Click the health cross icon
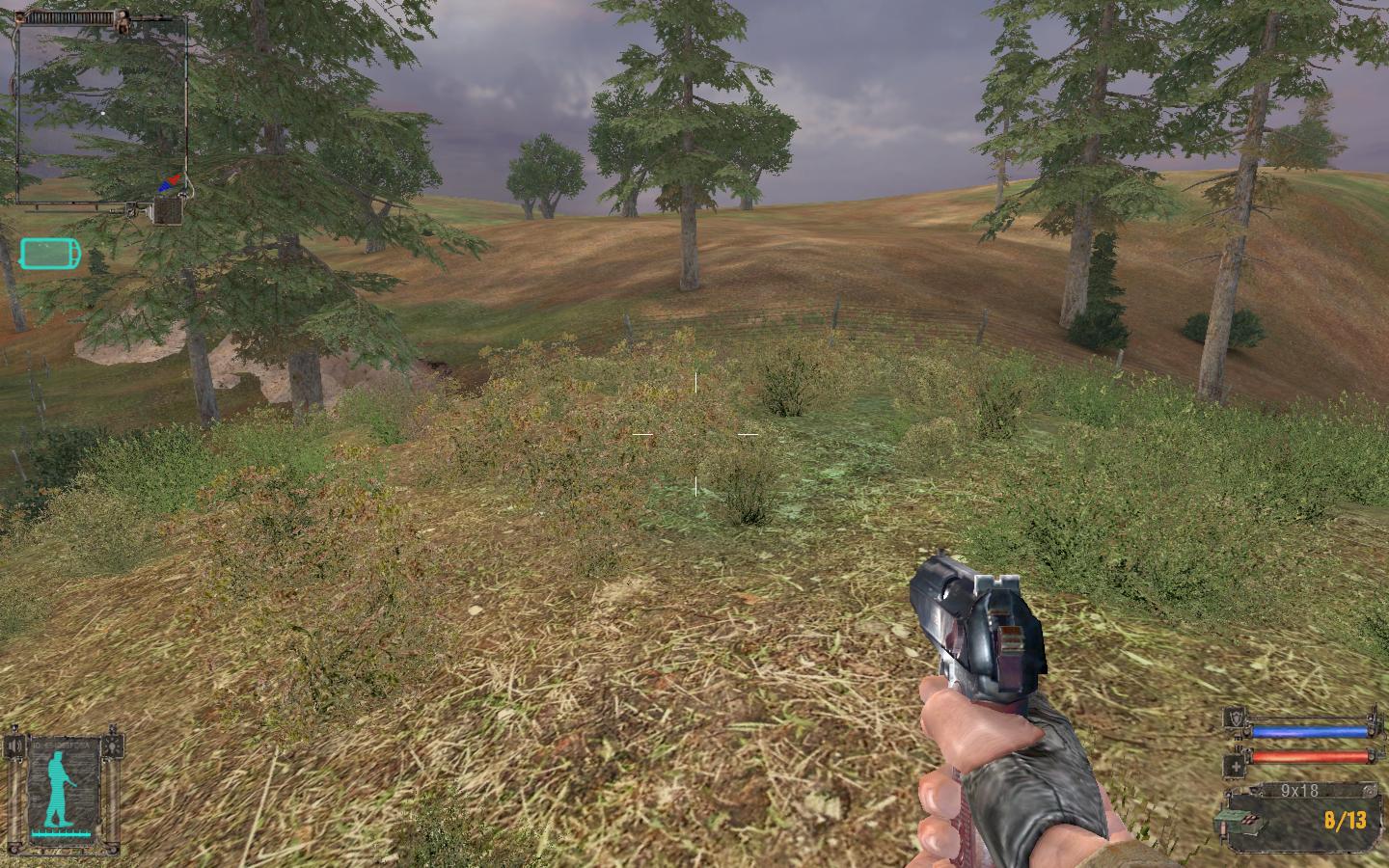This screenshot has width=1389, height=868. tap(1234, 766)
